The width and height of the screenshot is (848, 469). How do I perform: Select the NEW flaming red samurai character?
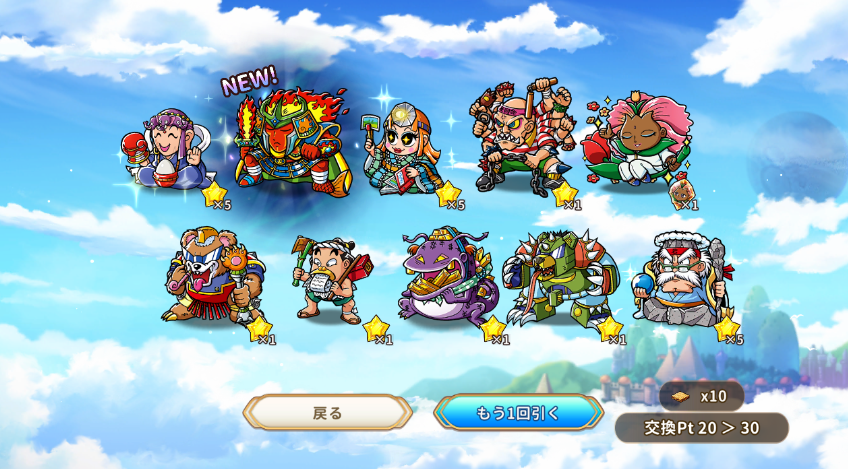pyautogui.click(x=290, y=140)
